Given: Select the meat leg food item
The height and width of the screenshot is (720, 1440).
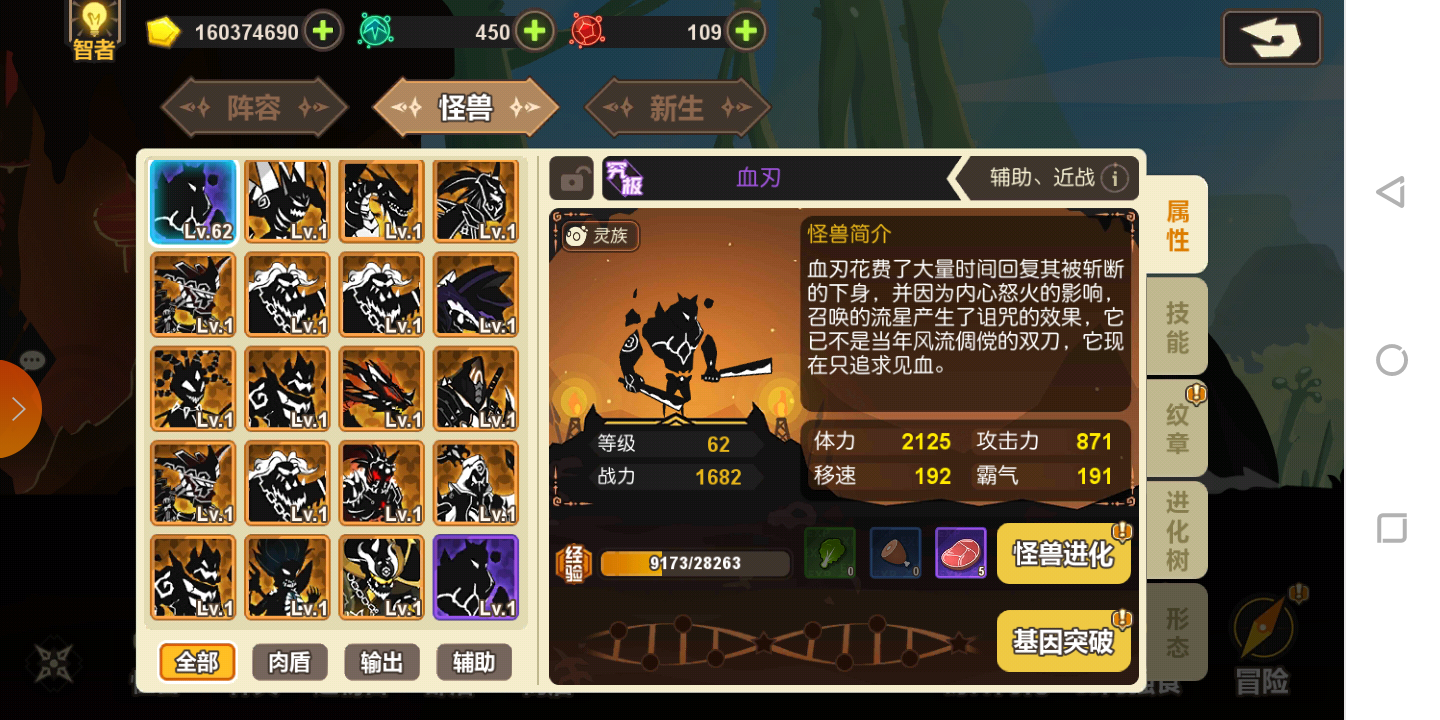Looking at the screenshot, I should coord(893,553).
